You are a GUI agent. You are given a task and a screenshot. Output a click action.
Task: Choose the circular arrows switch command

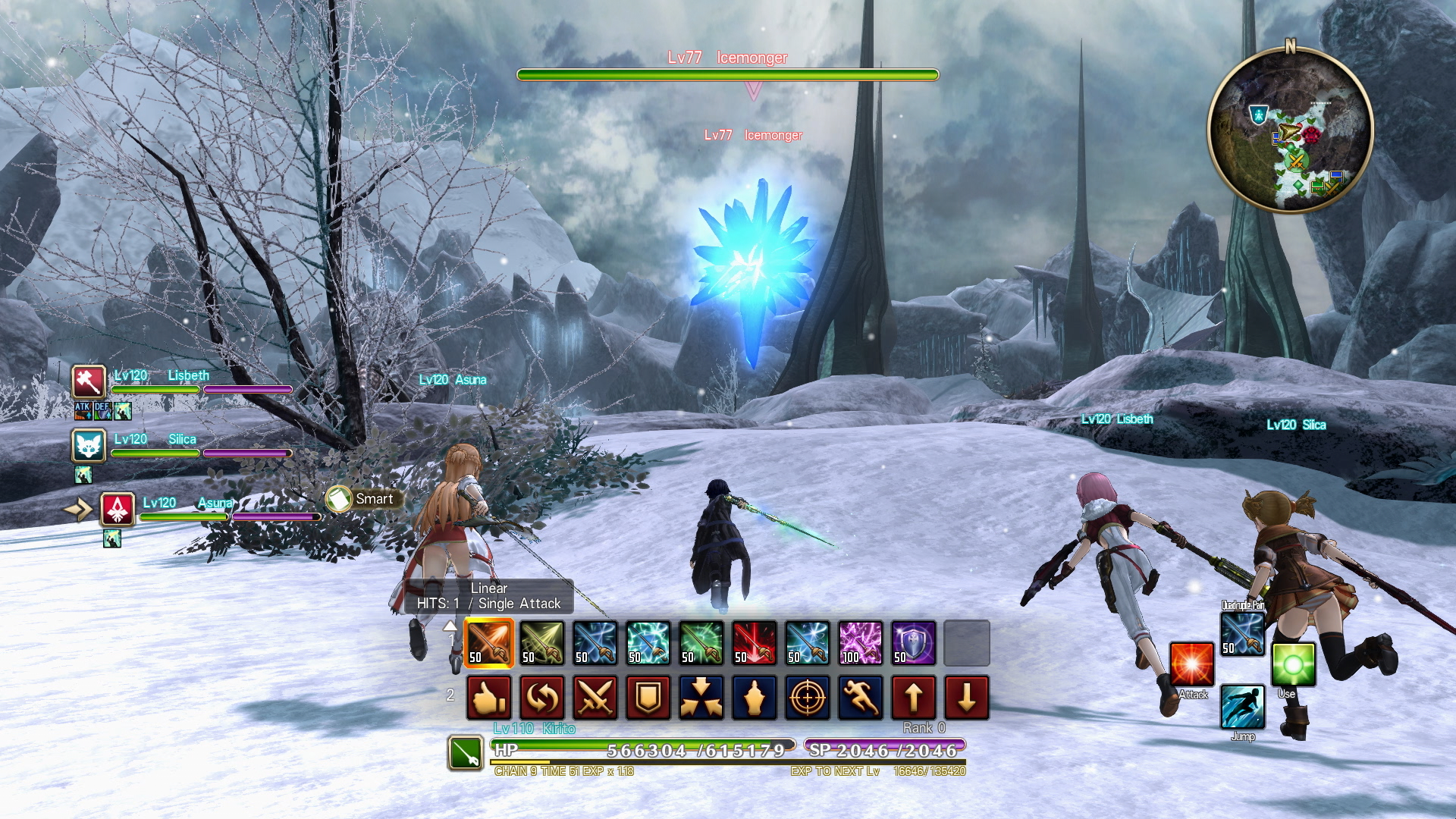(x=542, y=698)
